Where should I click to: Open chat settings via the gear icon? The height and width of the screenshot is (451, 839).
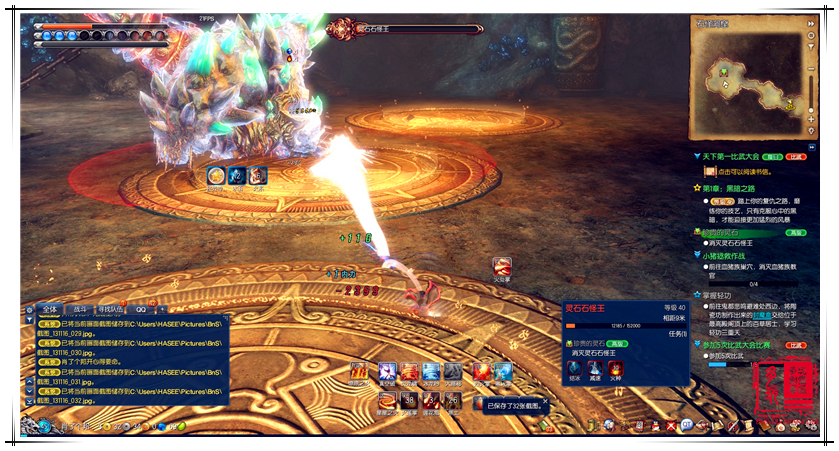click(29, 310)
